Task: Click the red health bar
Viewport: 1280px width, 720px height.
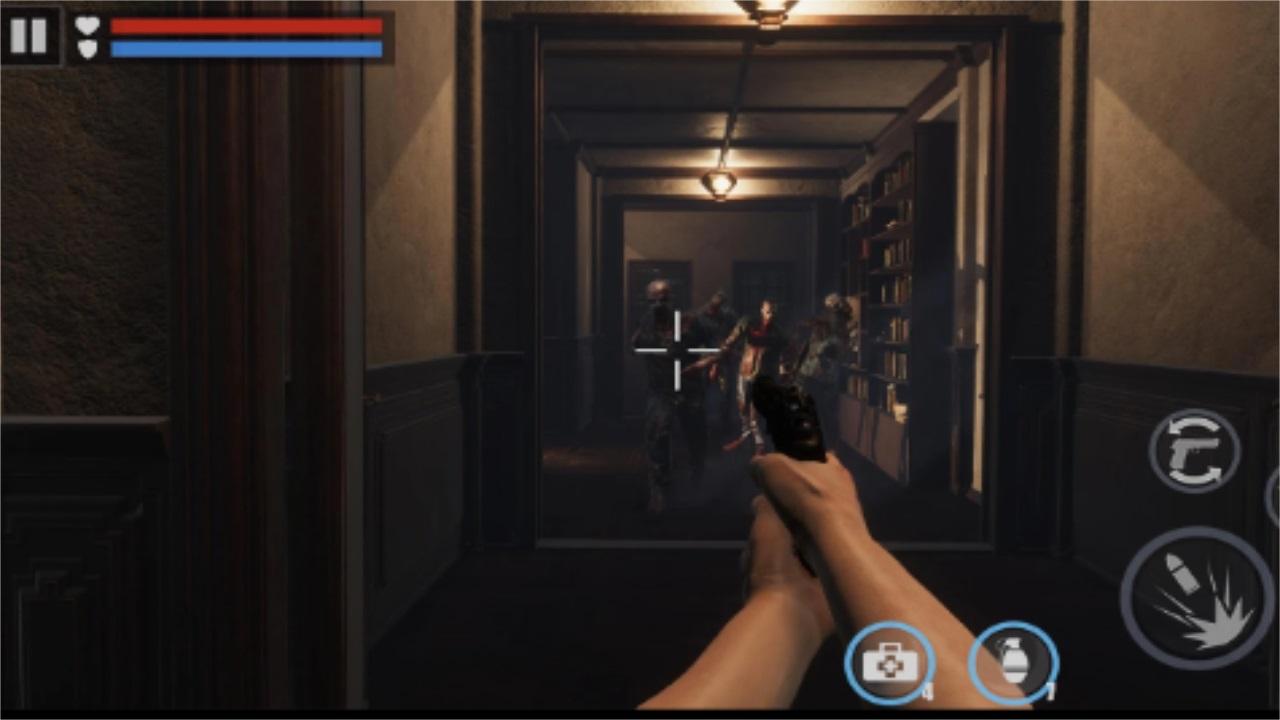Action: pos(245,24)
